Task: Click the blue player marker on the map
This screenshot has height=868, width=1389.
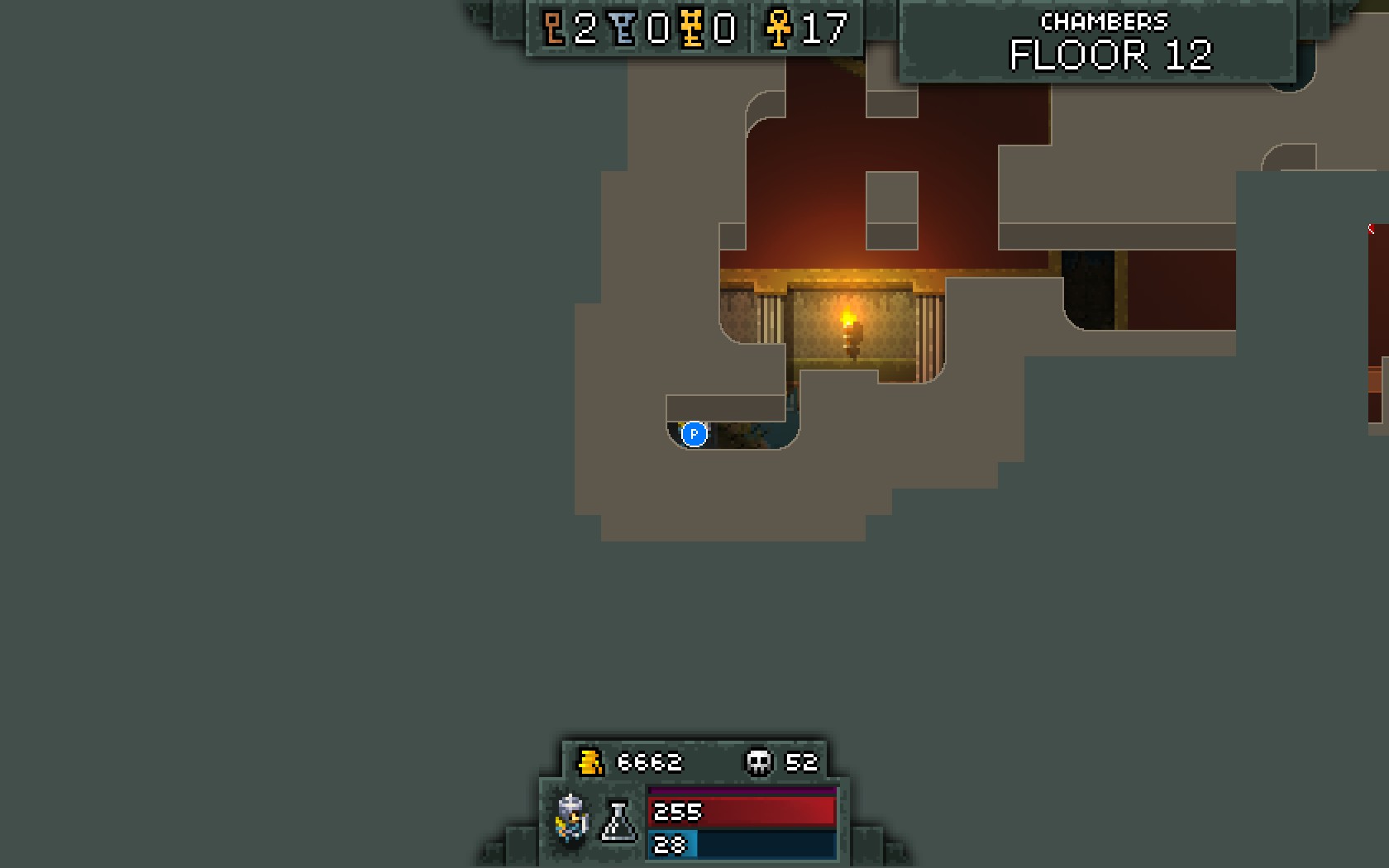Action: (694, 433)
